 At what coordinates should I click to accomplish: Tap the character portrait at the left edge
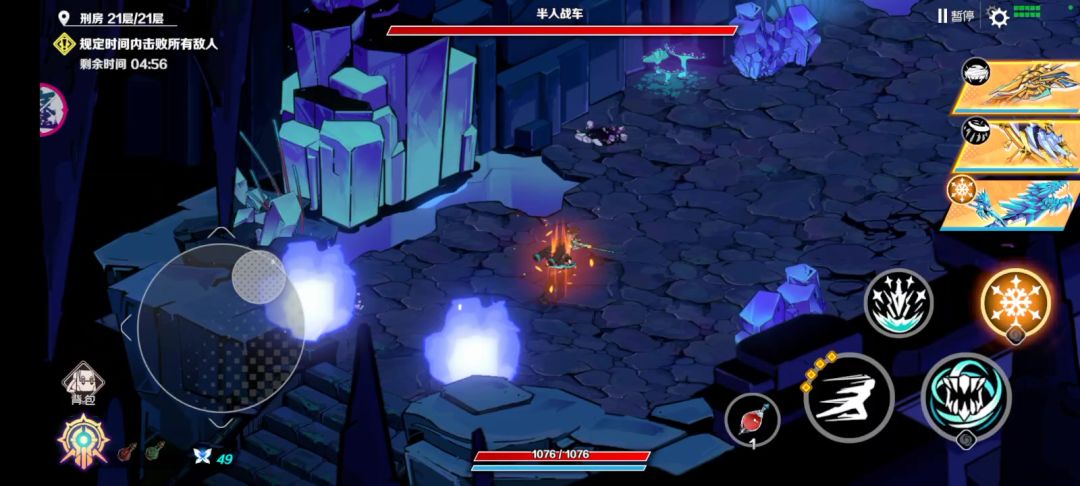click(x=52, y=110)
